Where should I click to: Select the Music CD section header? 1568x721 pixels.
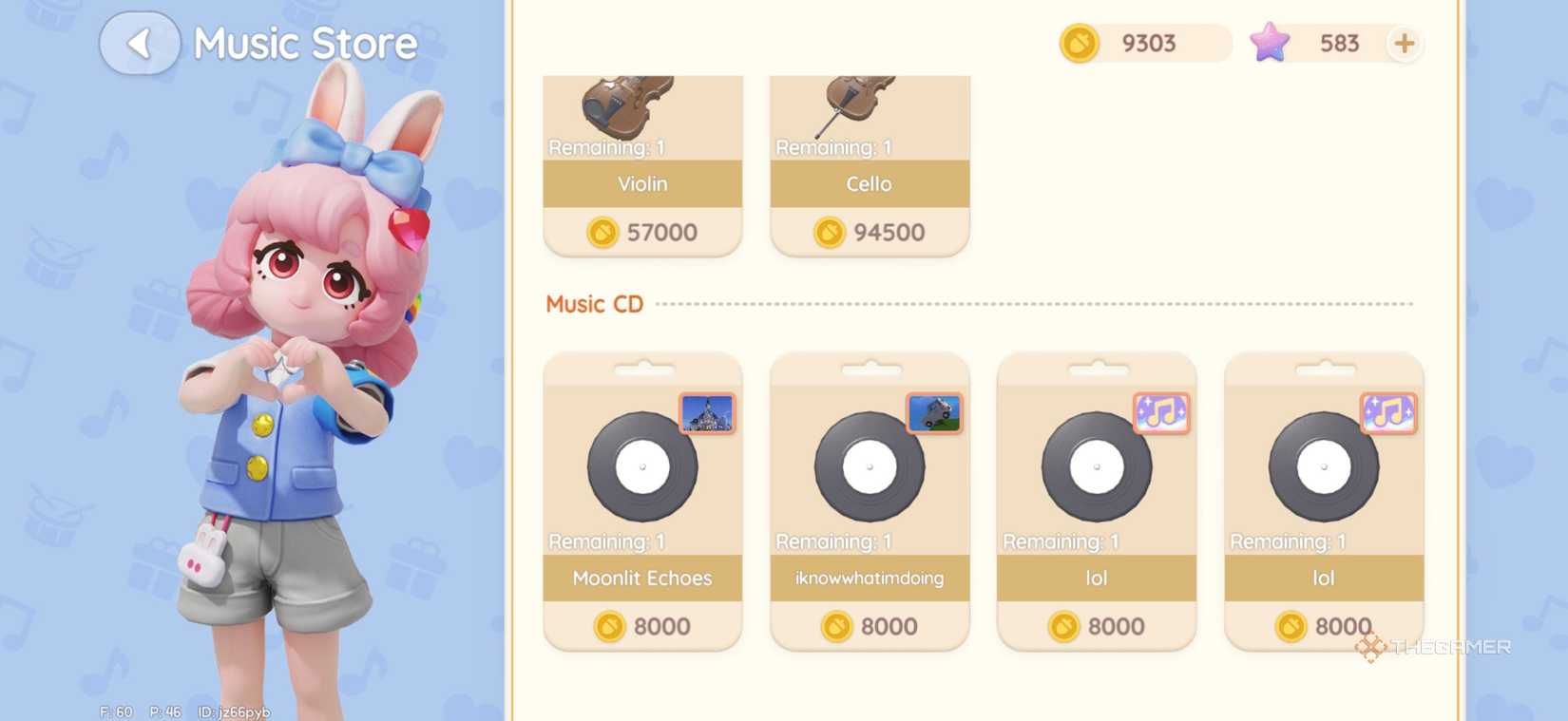594,303
